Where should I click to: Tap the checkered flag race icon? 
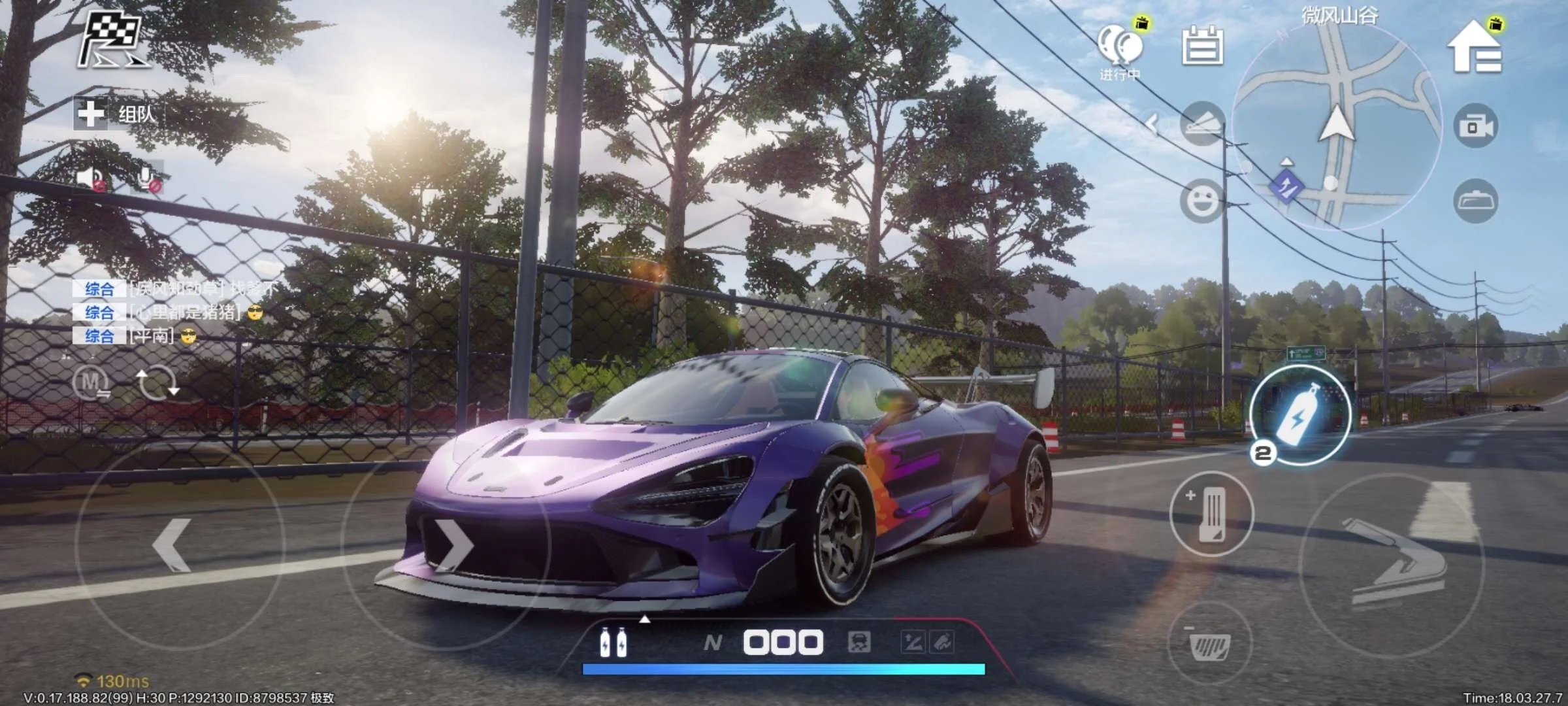coord(112,41)
